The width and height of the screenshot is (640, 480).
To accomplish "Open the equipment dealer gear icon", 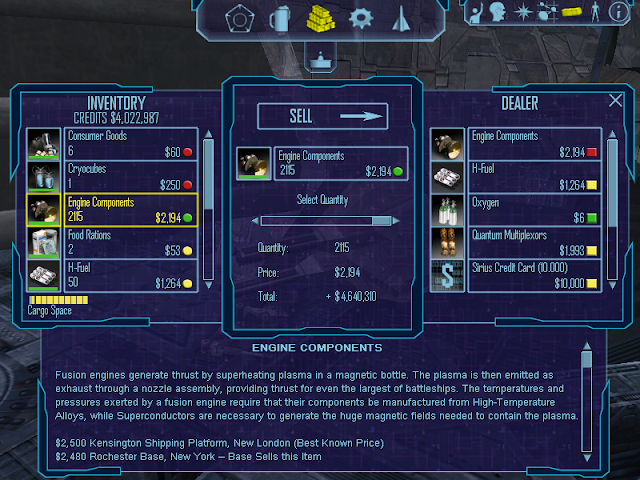I will pos(361,18).
